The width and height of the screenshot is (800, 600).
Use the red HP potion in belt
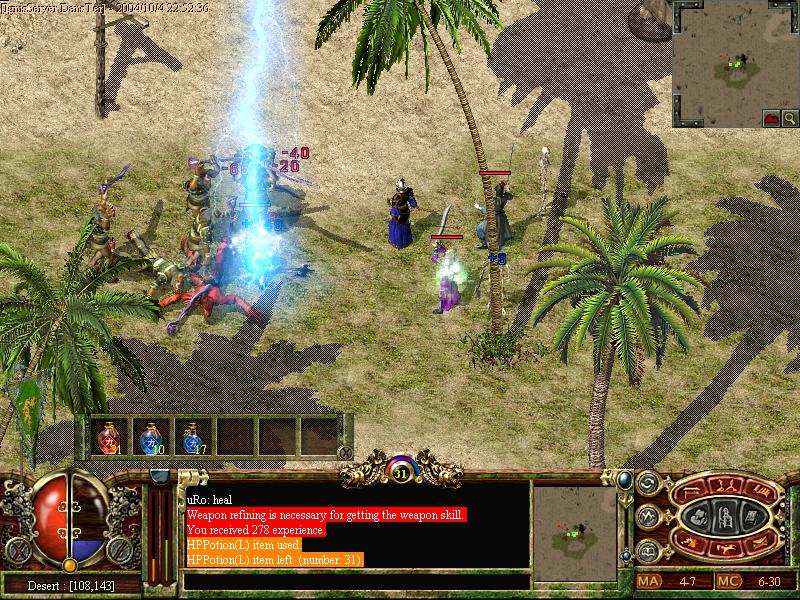(107, 437)
